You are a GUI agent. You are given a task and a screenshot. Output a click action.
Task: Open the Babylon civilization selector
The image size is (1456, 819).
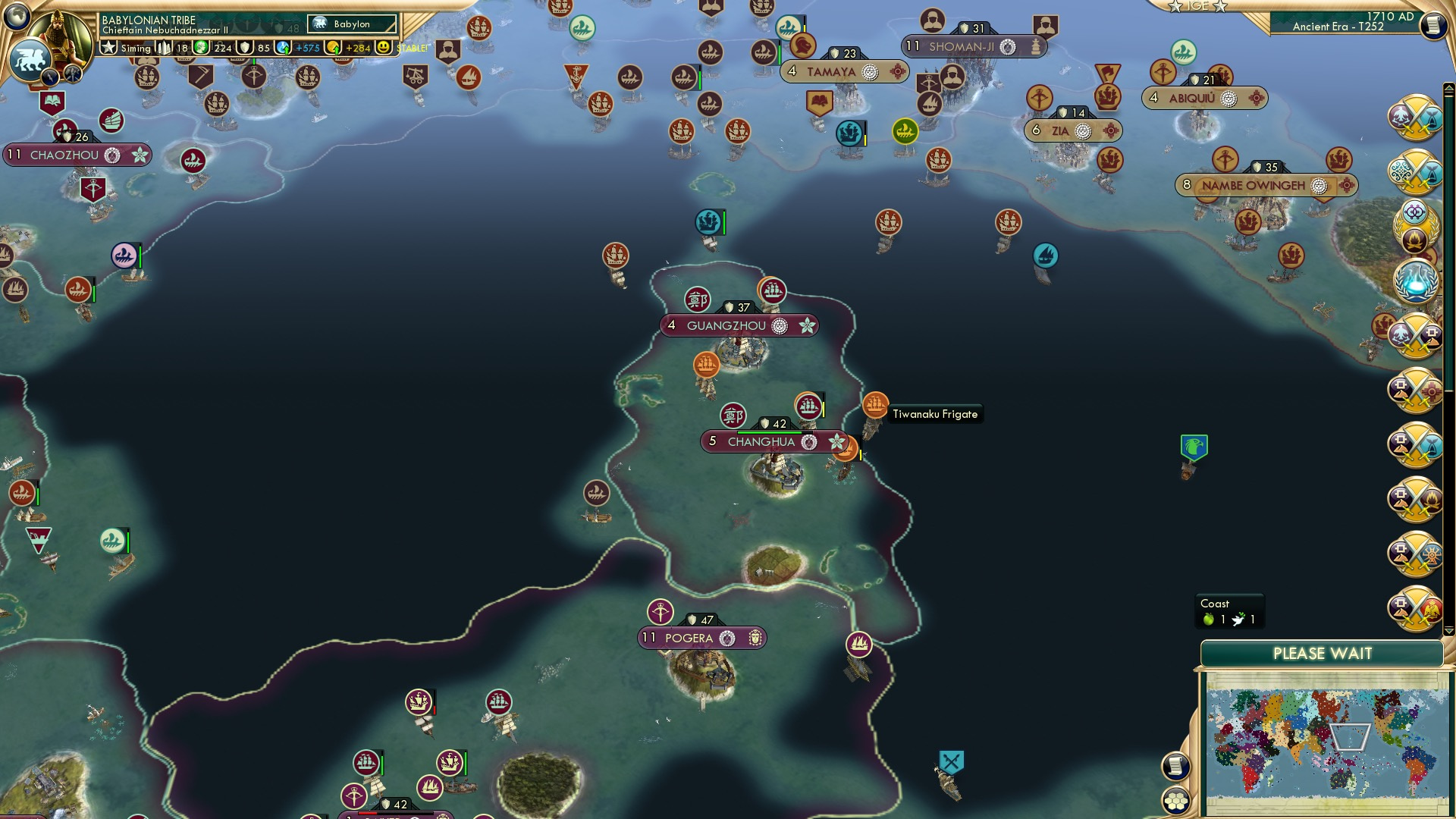point(353,24)
